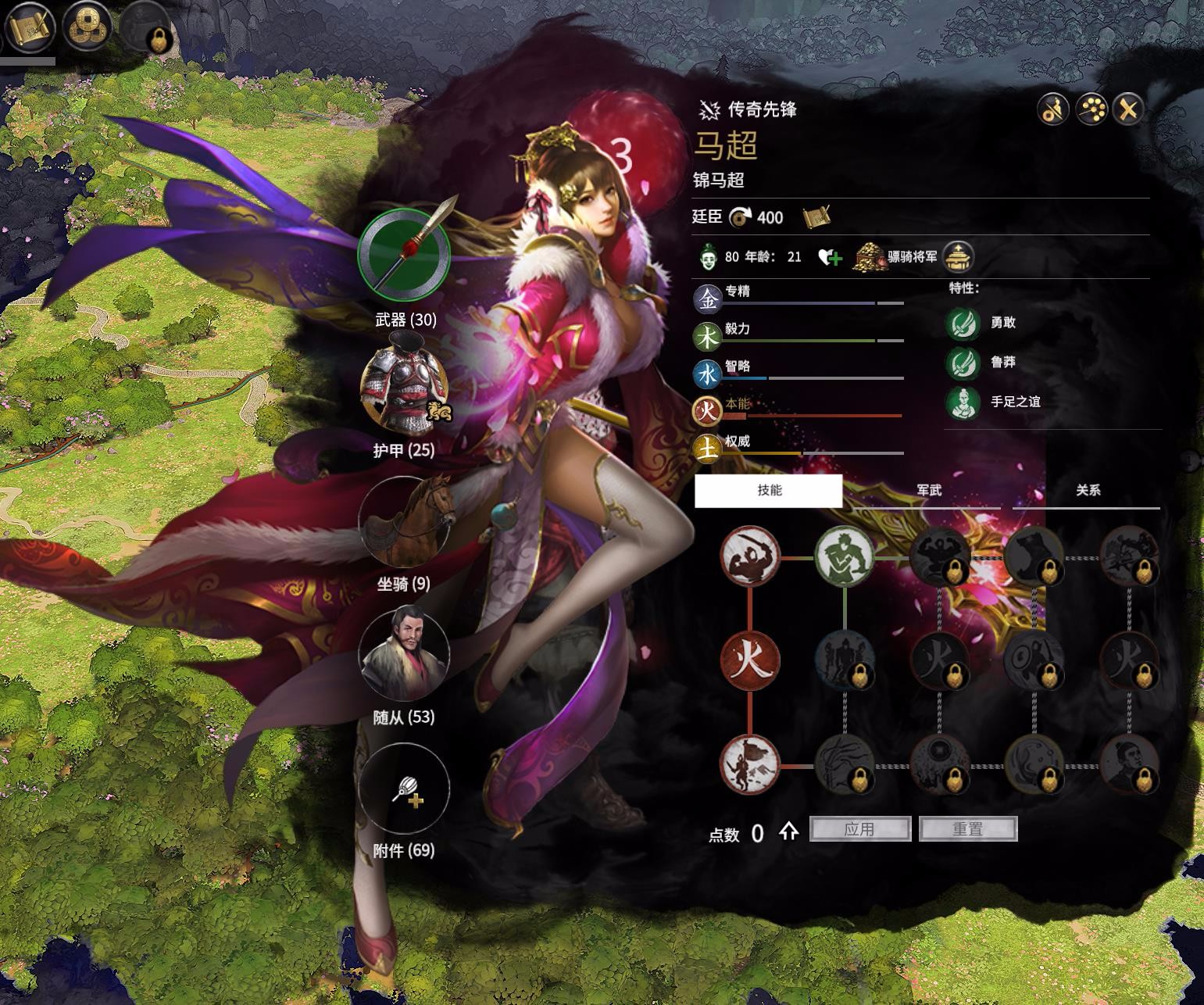The width and height of the screenshot is (1204, 1005).
Task: Click the heart with green plus icon
Action: tap(830, 257)
